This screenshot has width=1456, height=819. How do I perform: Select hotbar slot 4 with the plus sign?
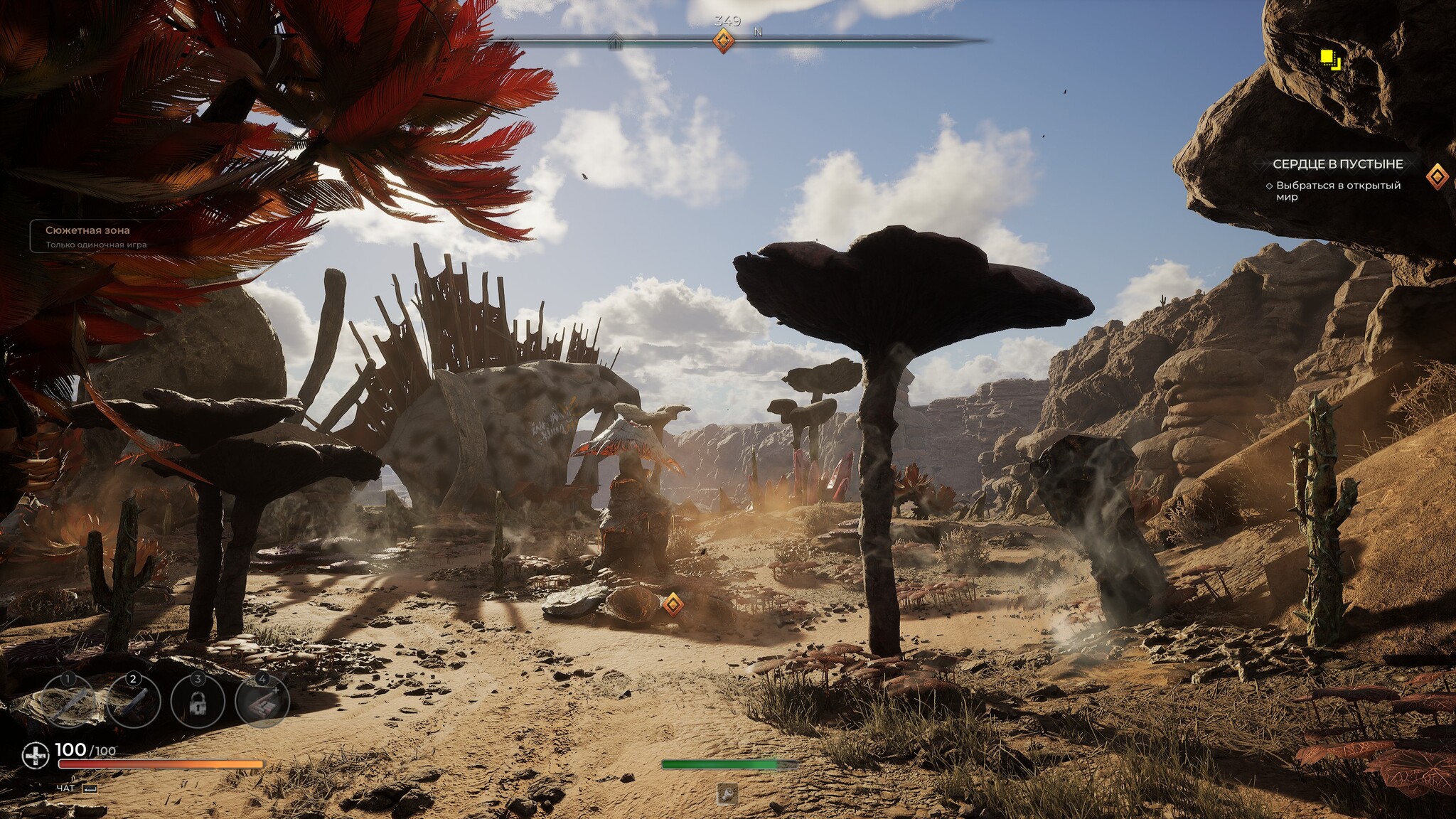tap(262, 701)
